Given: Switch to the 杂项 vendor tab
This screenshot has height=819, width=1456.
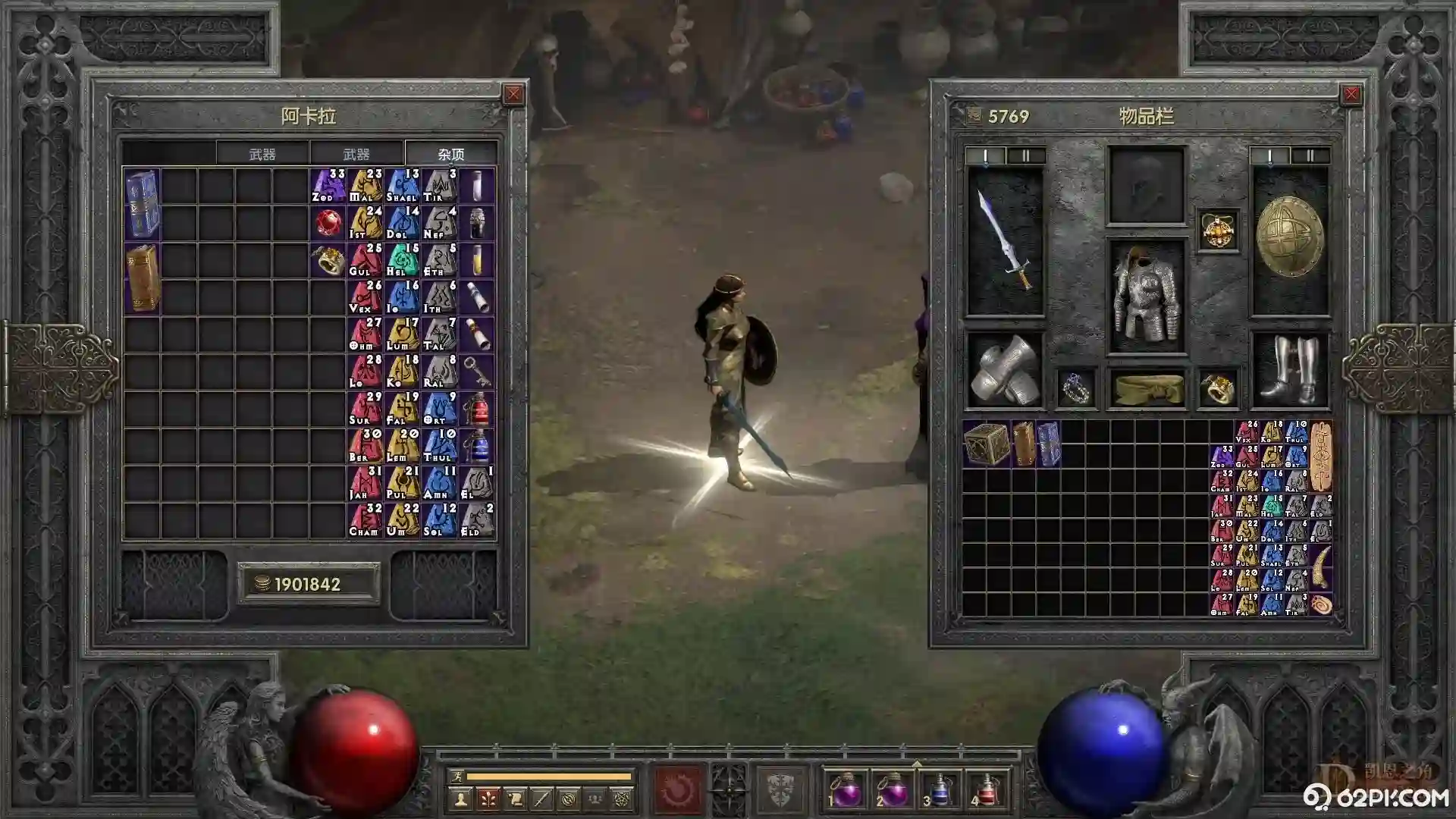Looking at the screenshot, I should 450,154.
